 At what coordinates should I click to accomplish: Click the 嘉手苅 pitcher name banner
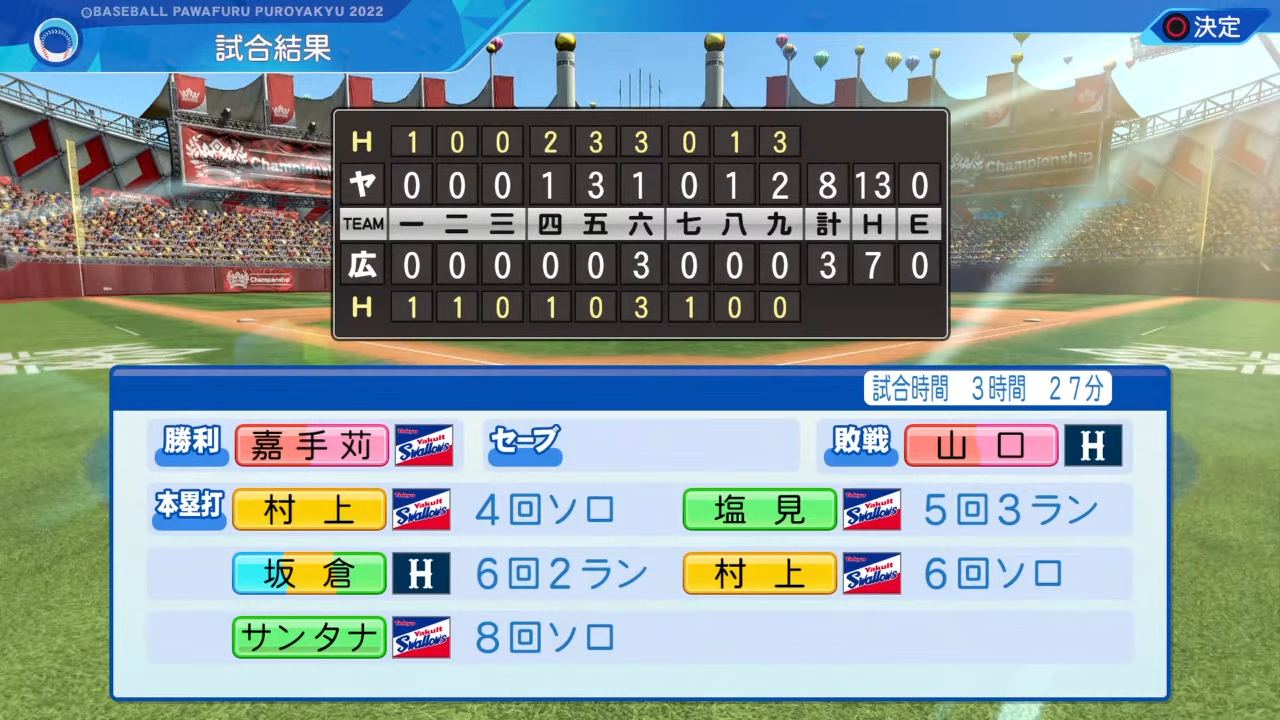pyautogui.click(x=311, y=445)
